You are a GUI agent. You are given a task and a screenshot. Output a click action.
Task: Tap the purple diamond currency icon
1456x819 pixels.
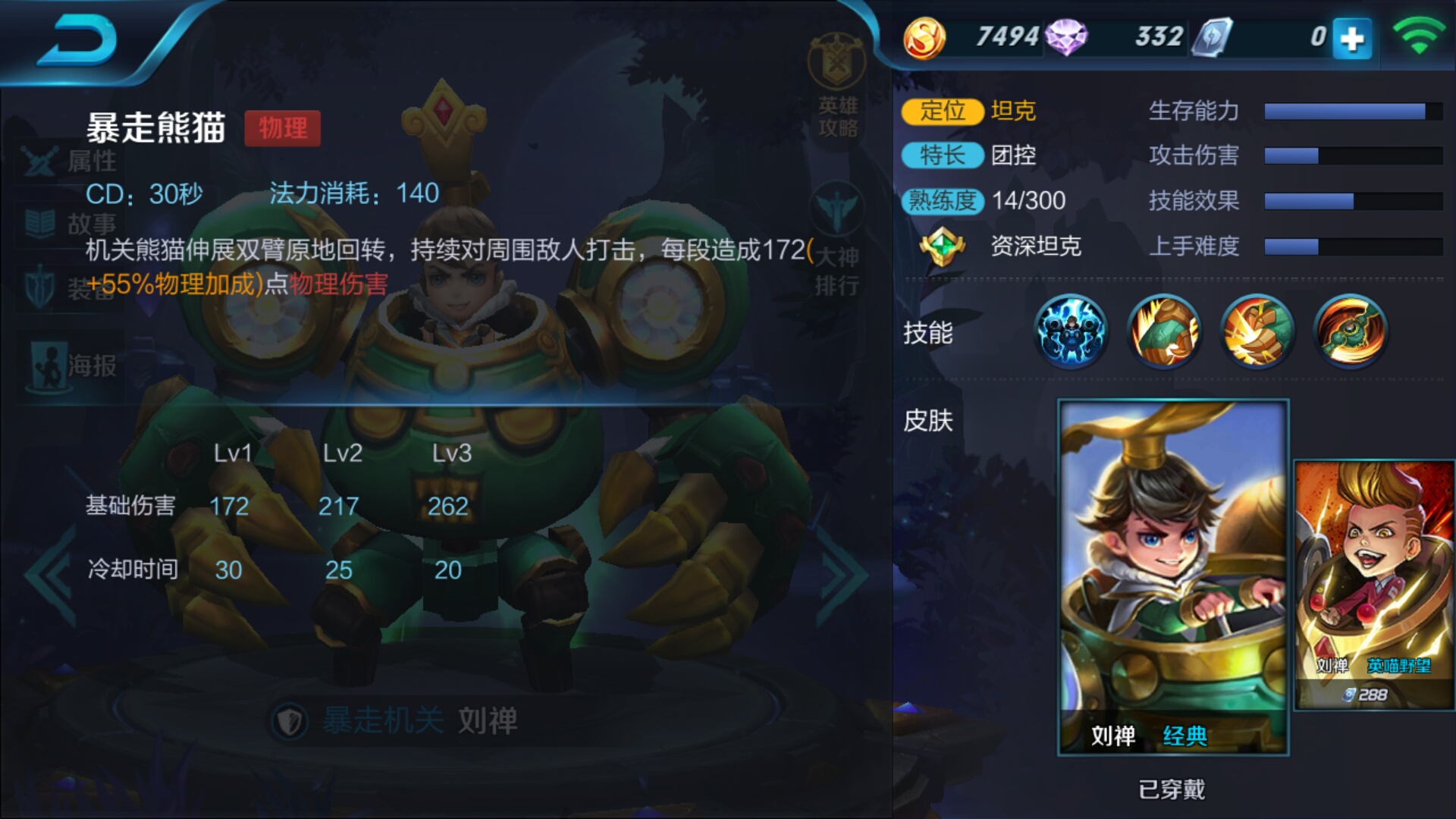point(1066,34)
